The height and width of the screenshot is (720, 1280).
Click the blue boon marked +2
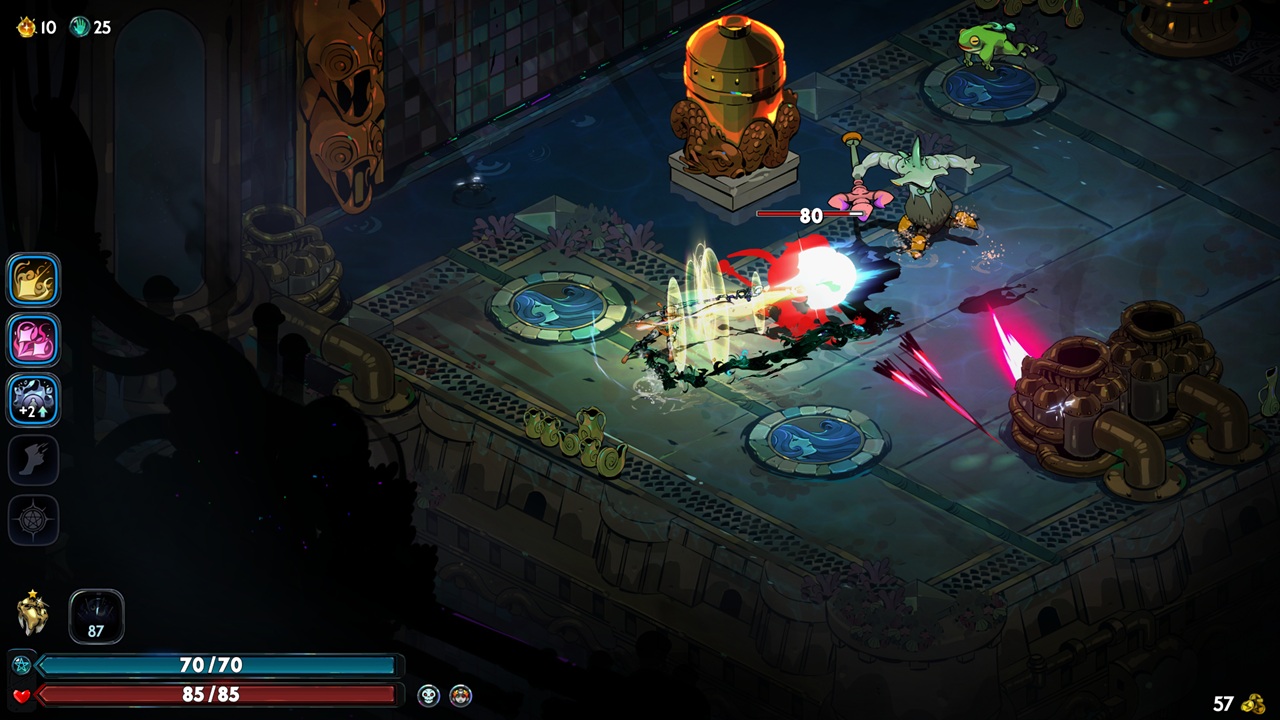point(33,400)
